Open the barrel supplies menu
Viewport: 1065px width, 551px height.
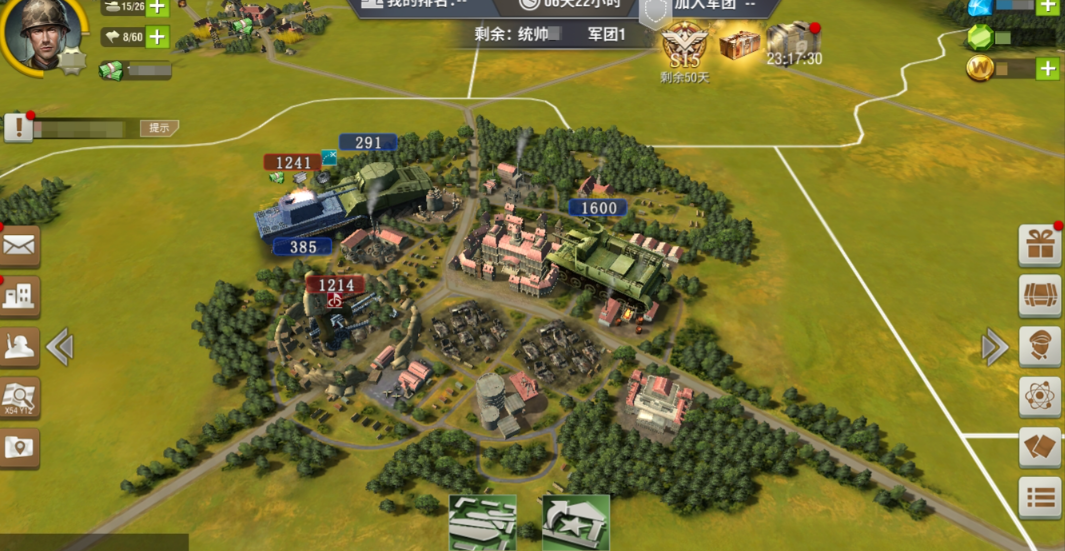[1040, 296]
